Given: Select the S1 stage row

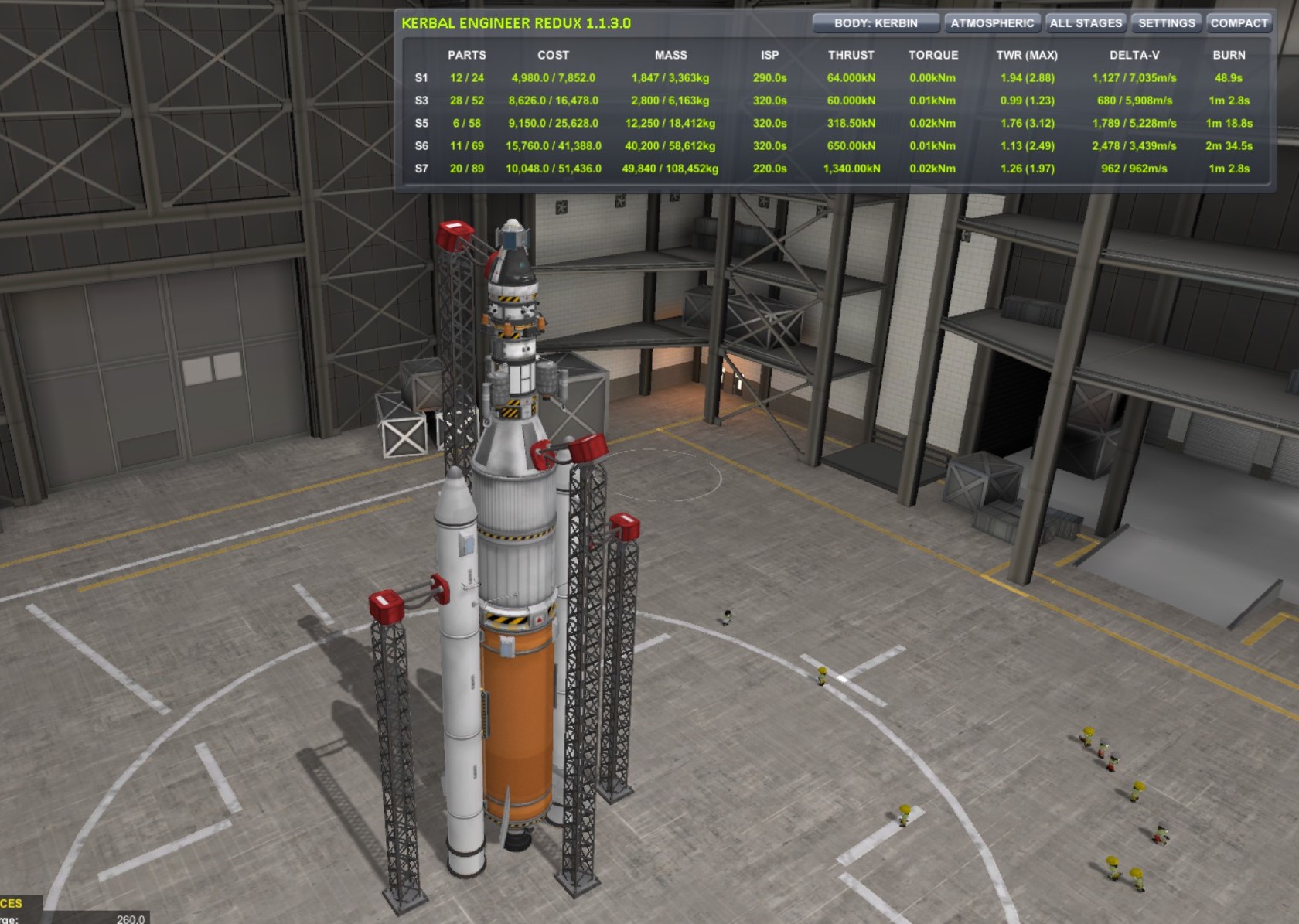Looking at the screenshot, I should tap(421, 78).
